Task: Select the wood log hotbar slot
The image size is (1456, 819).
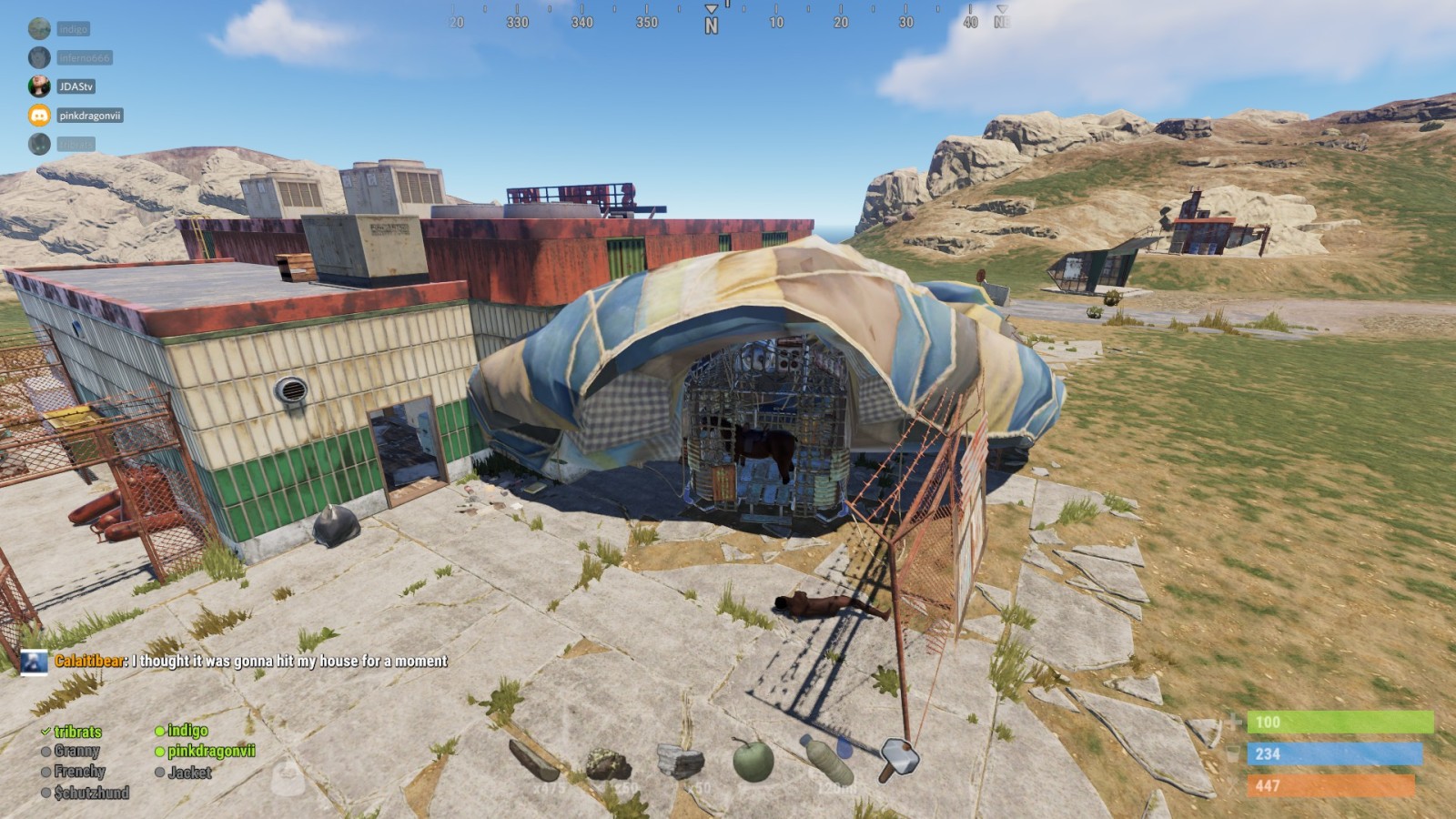Action: pyautogui.click(x=534, y=762)
